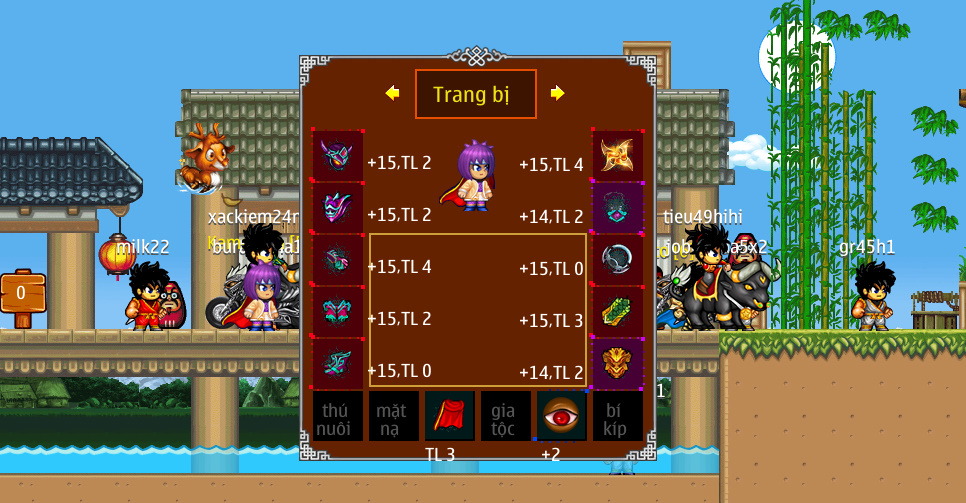Select the horned helmet equipment slot
This screenshot has width=966, height=503.
click(337, 156)
